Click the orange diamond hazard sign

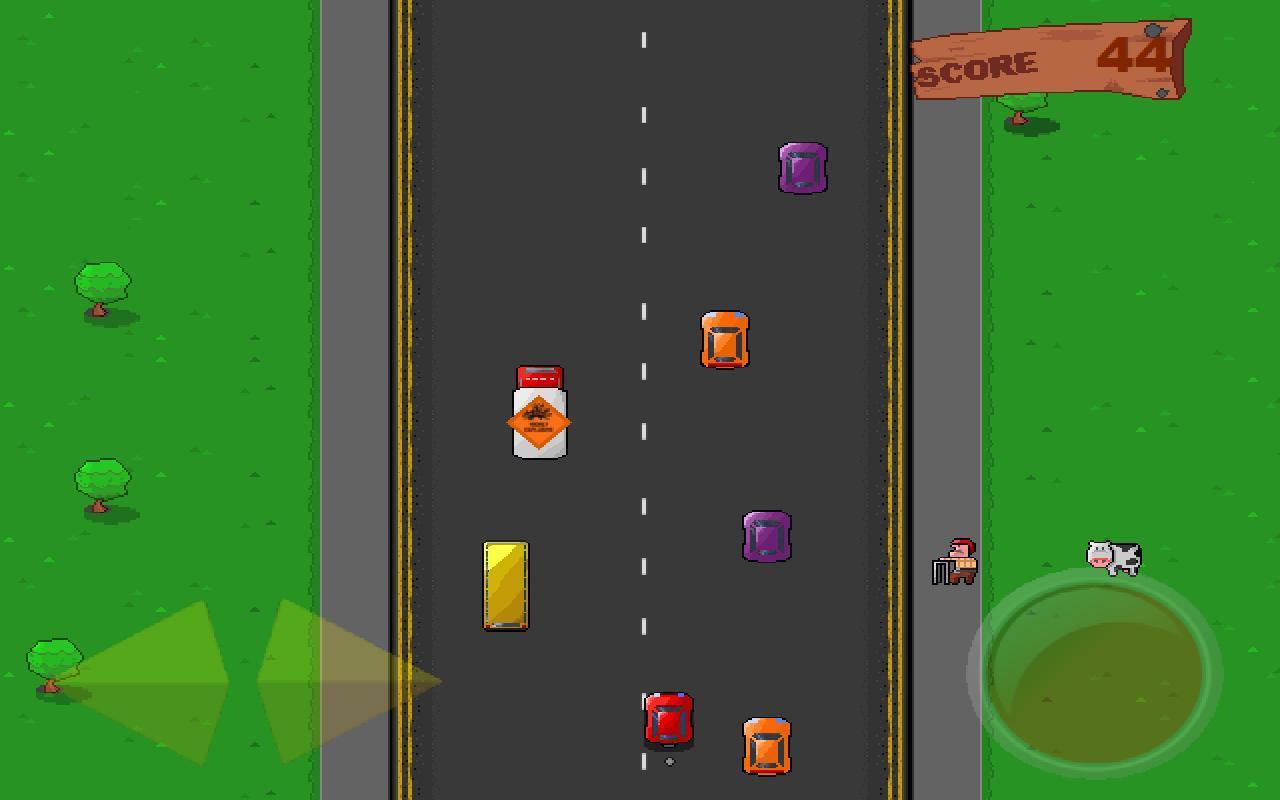pyautogui.click(x=538, y=420)
